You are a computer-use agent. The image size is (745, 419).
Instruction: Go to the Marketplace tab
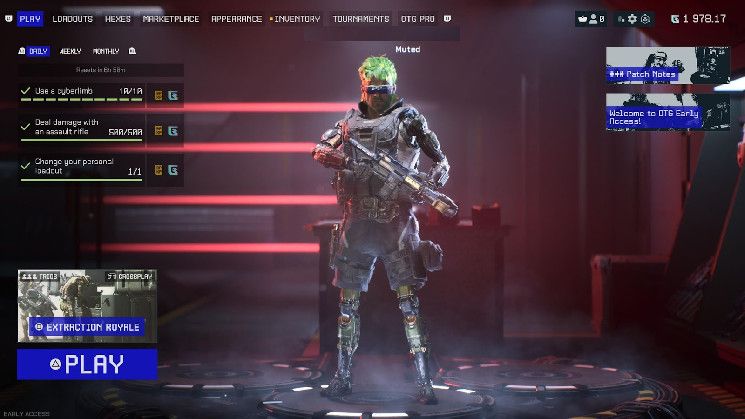click(171, 19)
